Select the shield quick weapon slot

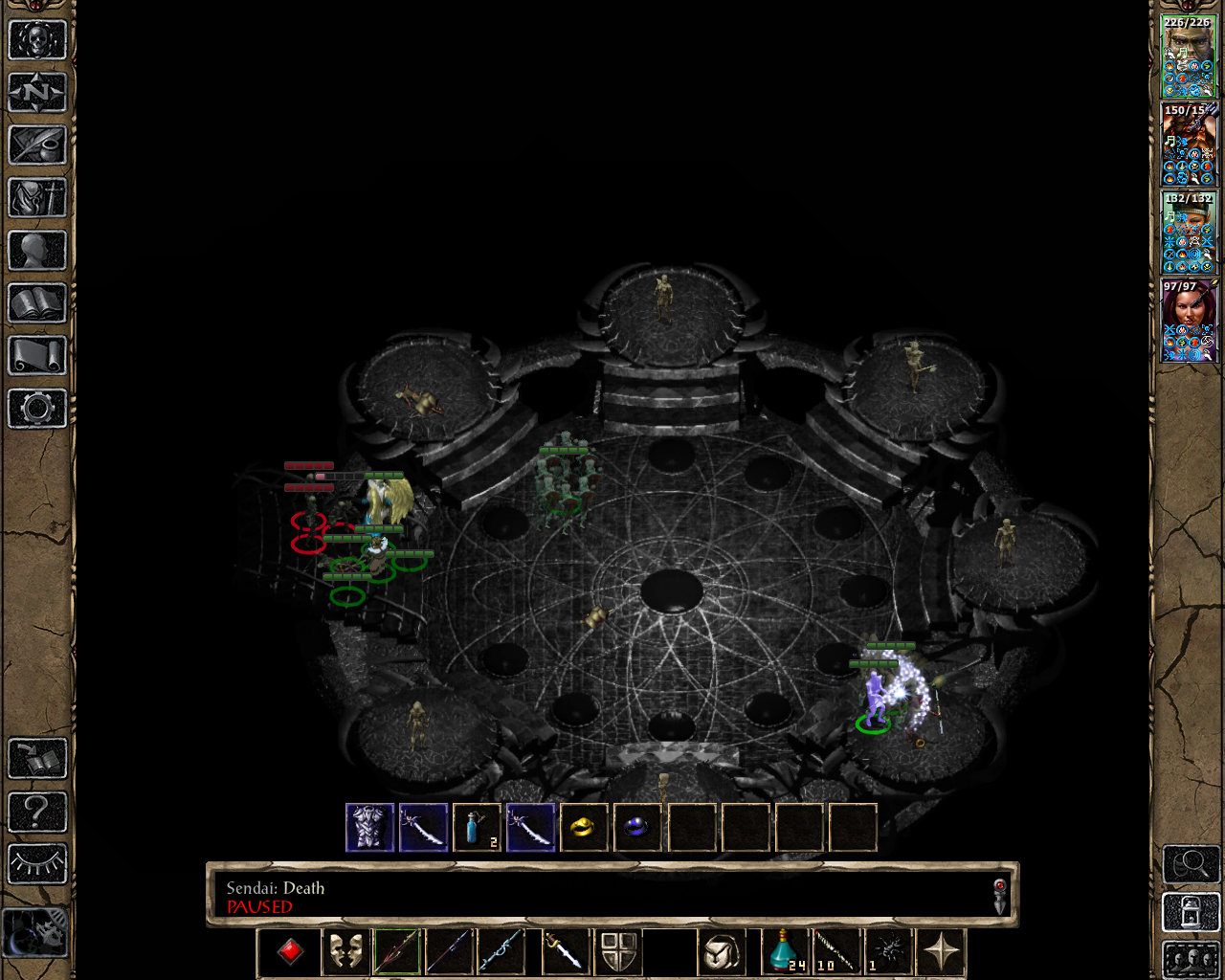pyautogui.click(x=619, y=952)
